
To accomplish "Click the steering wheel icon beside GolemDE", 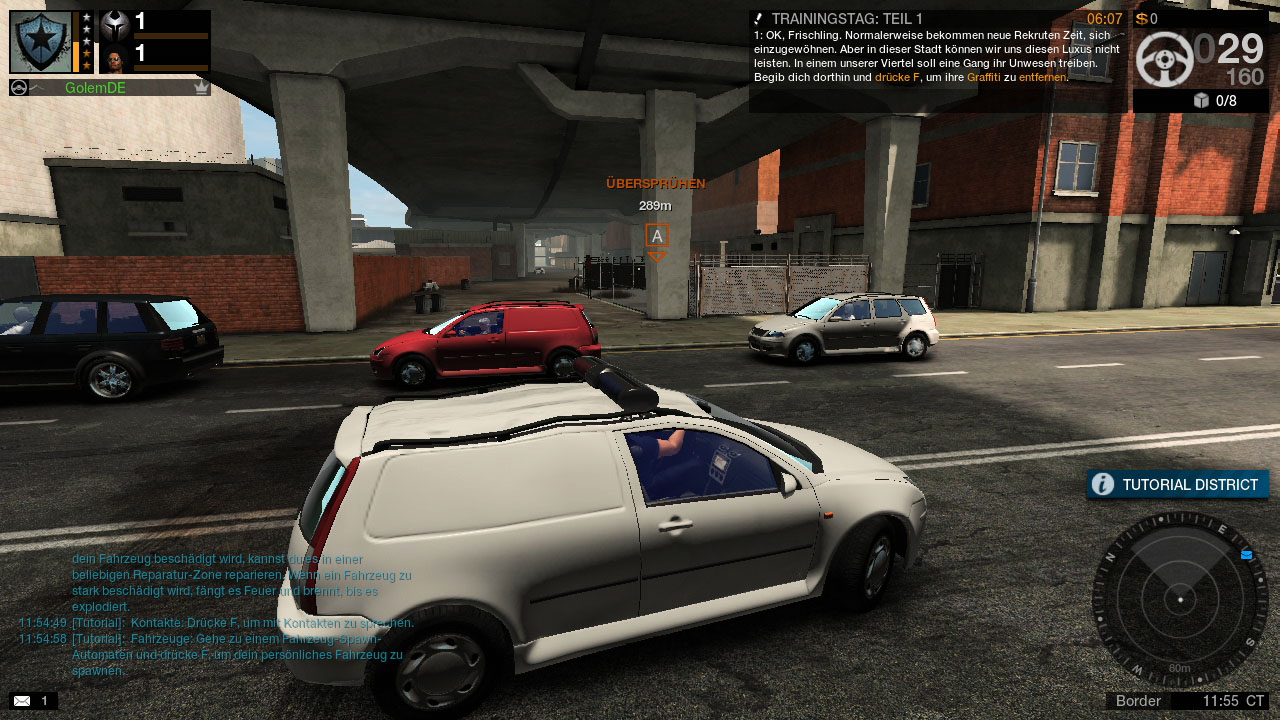I will pyautogui.click(x=19, y=87).
